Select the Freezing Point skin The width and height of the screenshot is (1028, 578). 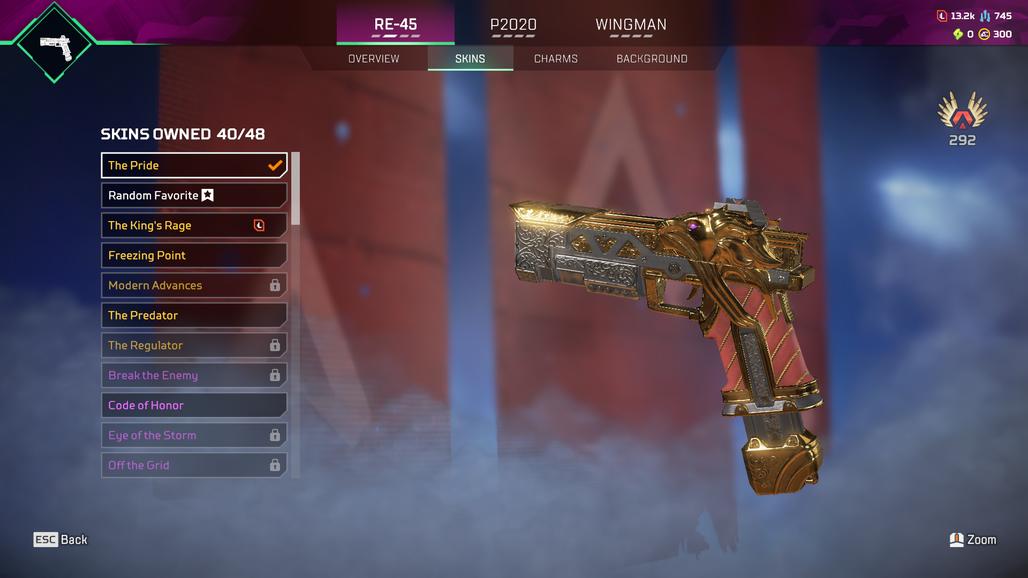(x=194, y=255)
